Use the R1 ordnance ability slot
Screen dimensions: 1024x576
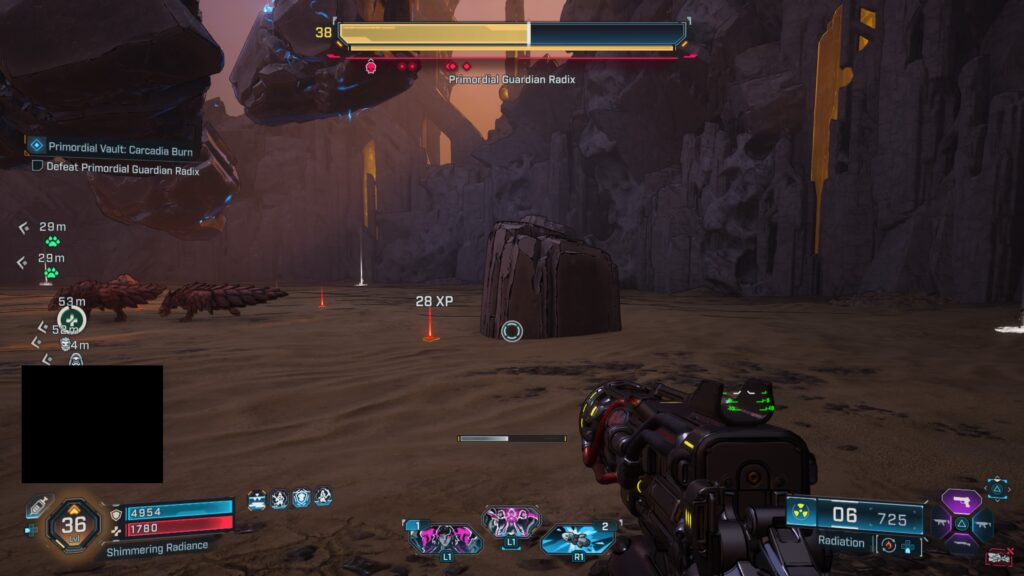577,537
